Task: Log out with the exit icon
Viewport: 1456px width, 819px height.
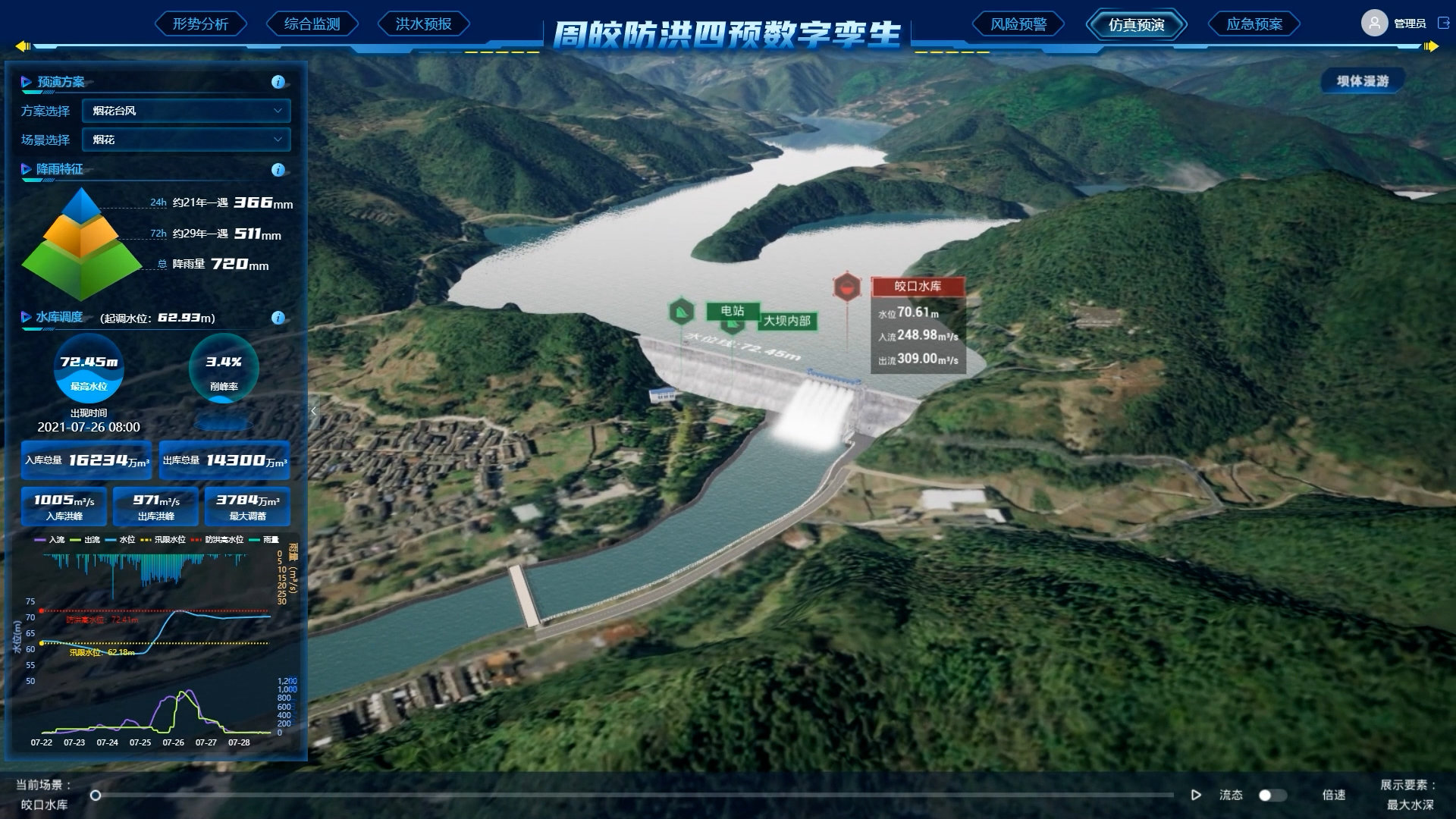Action: tap(1443, 24)
